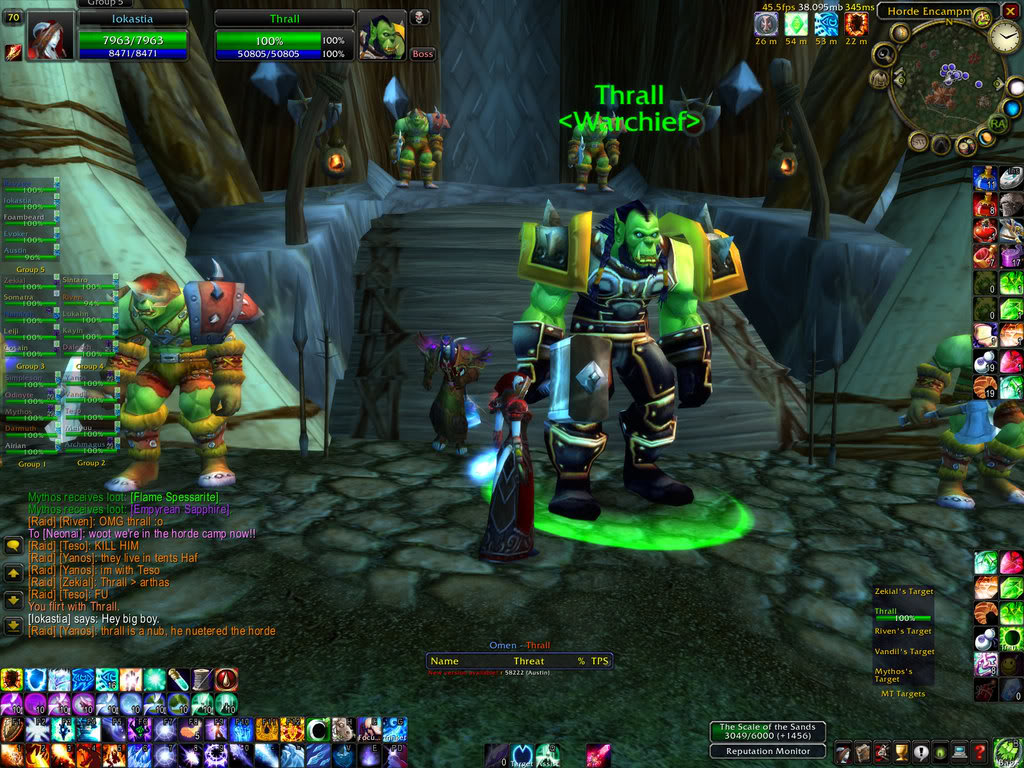The image size is (1024, 768).
Task: Open the minimap clock
Action: point(1004,37)
